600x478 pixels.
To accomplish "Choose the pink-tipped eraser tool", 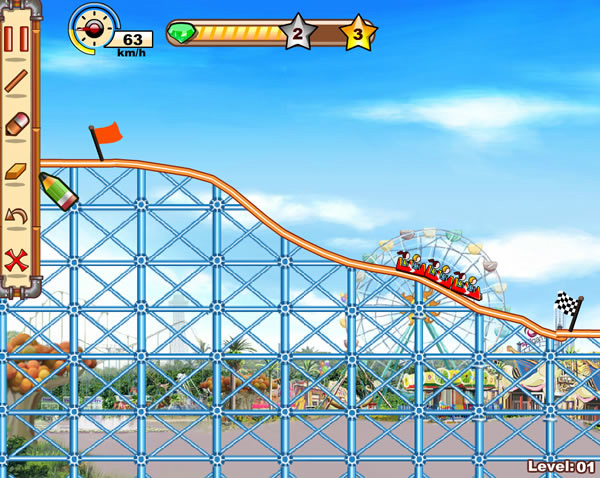I will (x=16, y=127).
